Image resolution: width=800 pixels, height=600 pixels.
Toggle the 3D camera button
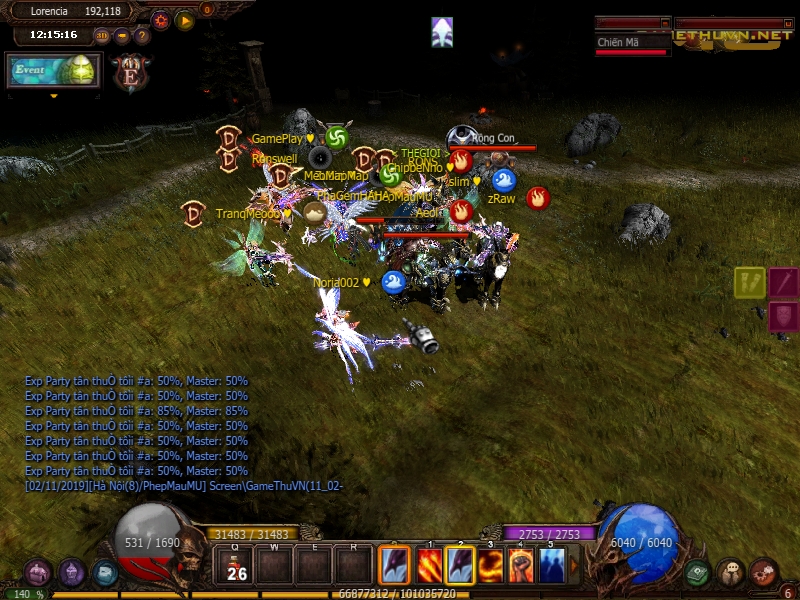pyautogui.click(x=102, y=36)
